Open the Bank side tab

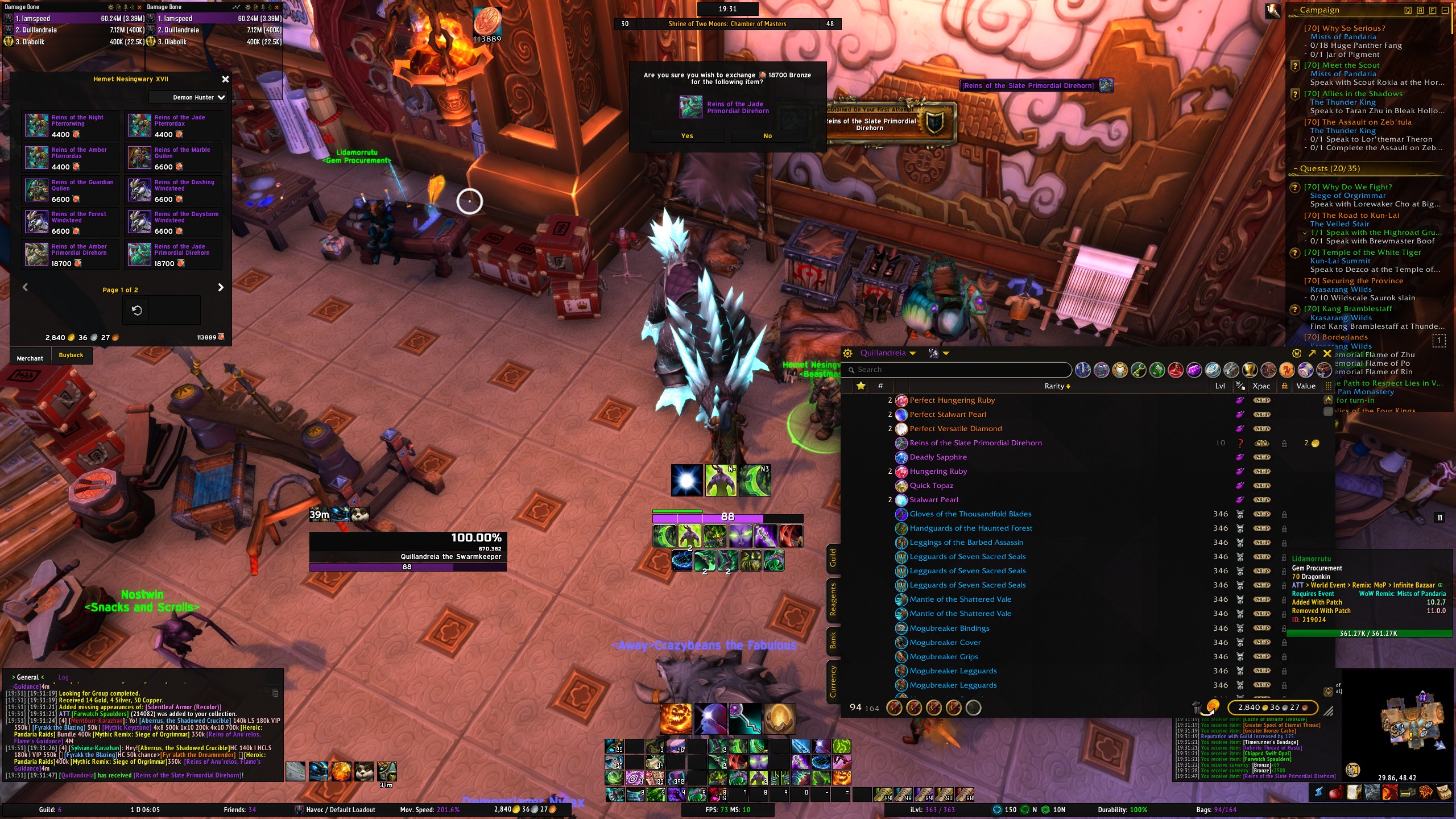(833, 640)
